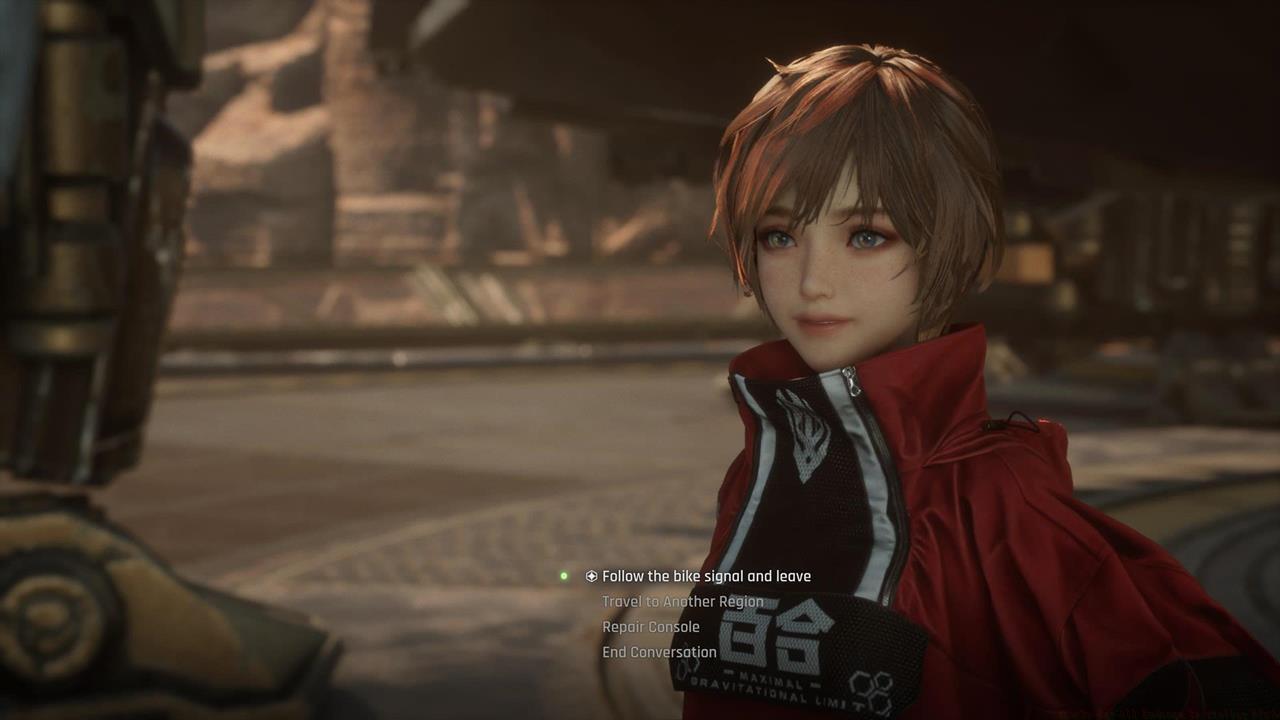The image size is (1280, 720).
Task: Click "End Conversation" to exit dialogue
Action: pos(659,652)
